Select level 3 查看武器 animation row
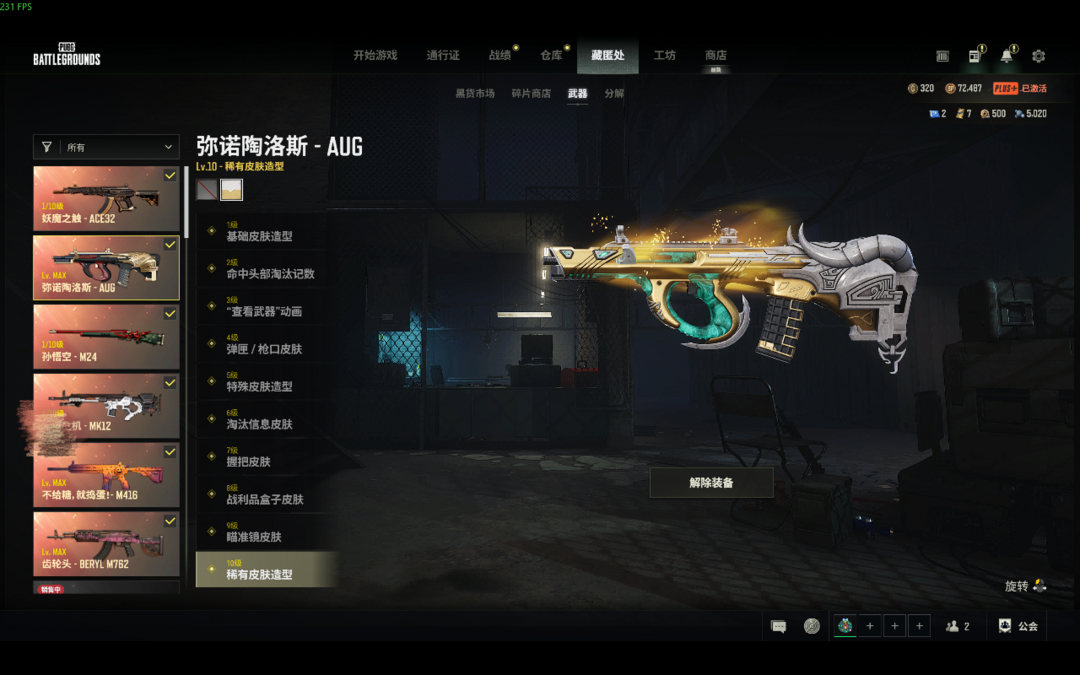Viewport: 1080px width, 675px height. (264, 308)
